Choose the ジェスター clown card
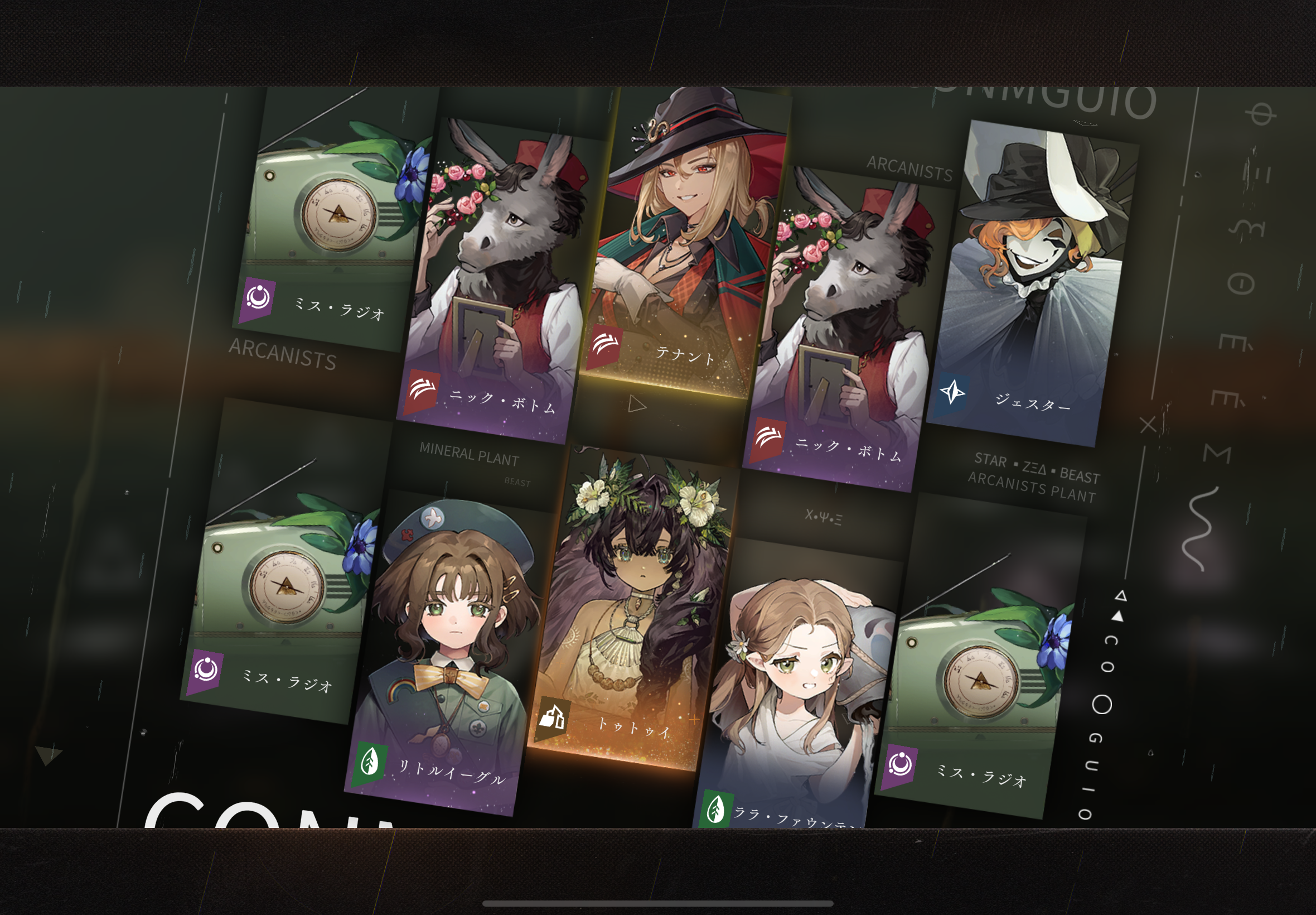1316x915 pixels. [1031, 287]
